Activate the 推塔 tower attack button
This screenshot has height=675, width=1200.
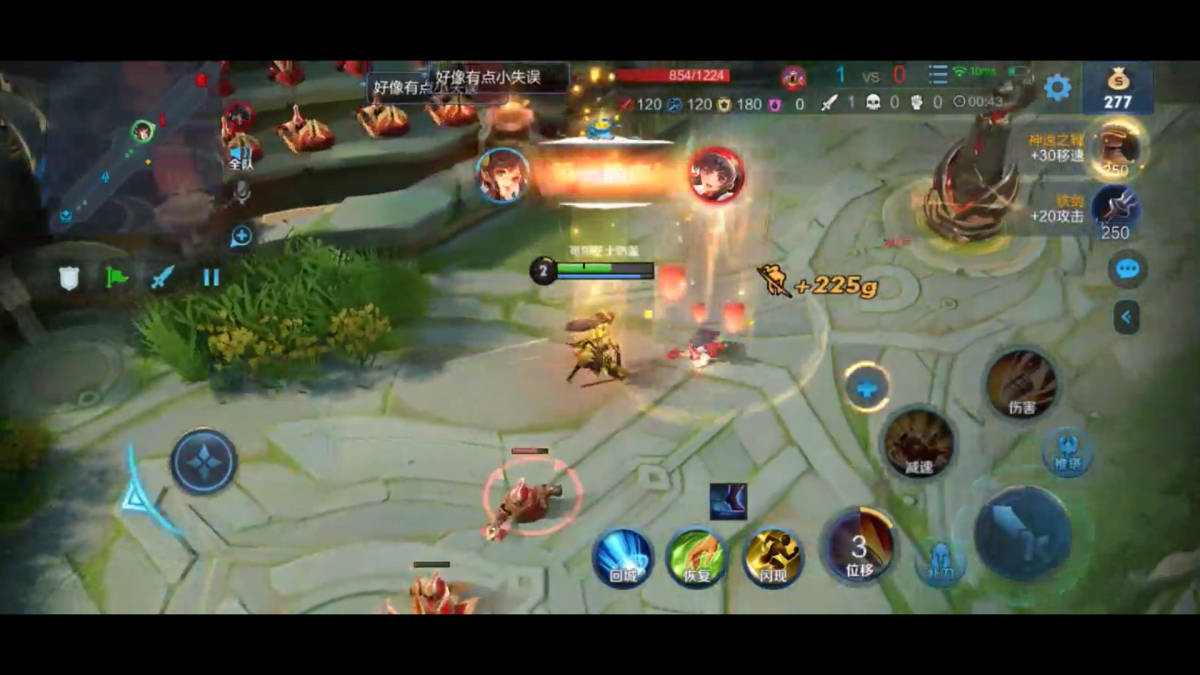point(1067,452)
